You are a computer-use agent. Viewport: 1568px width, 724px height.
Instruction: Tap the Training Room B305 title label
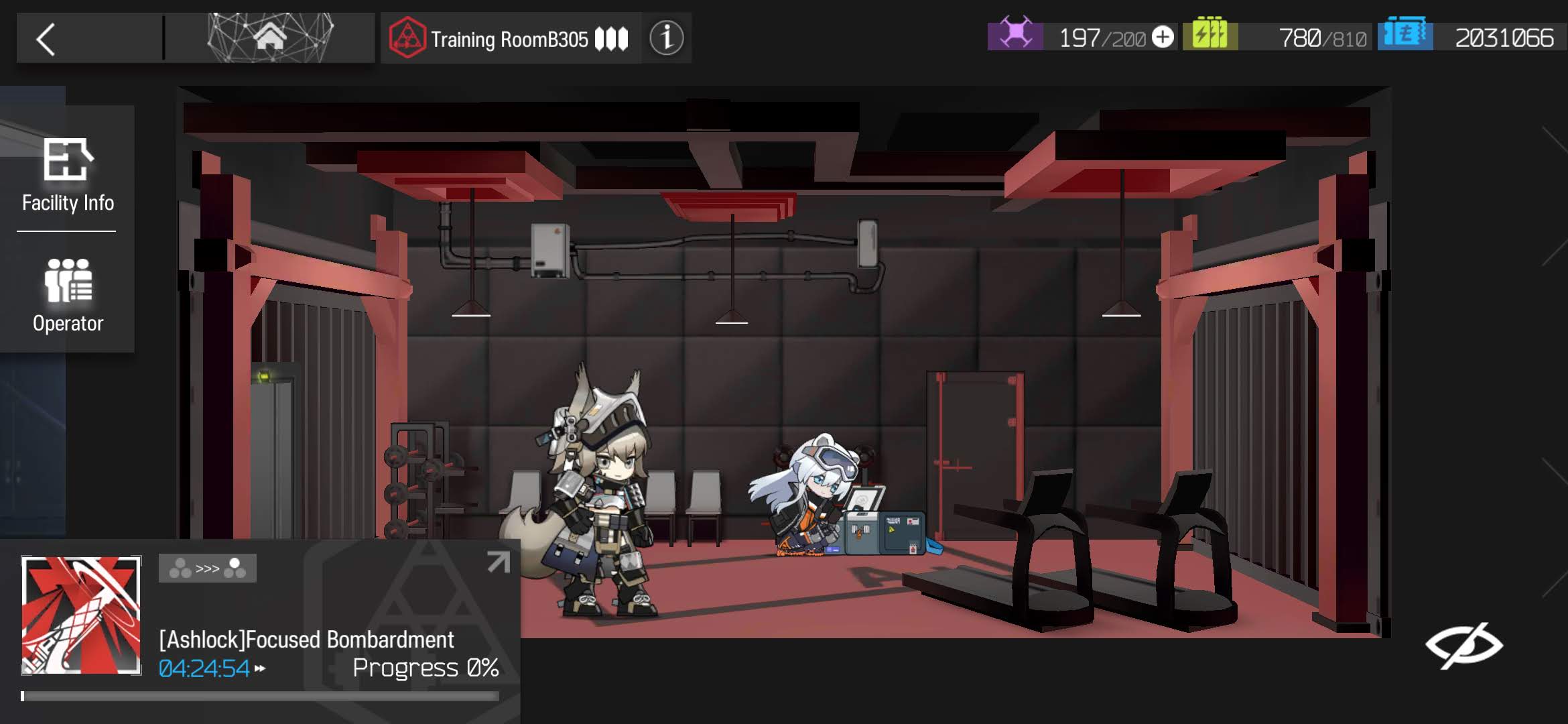[x=509, y=39]
